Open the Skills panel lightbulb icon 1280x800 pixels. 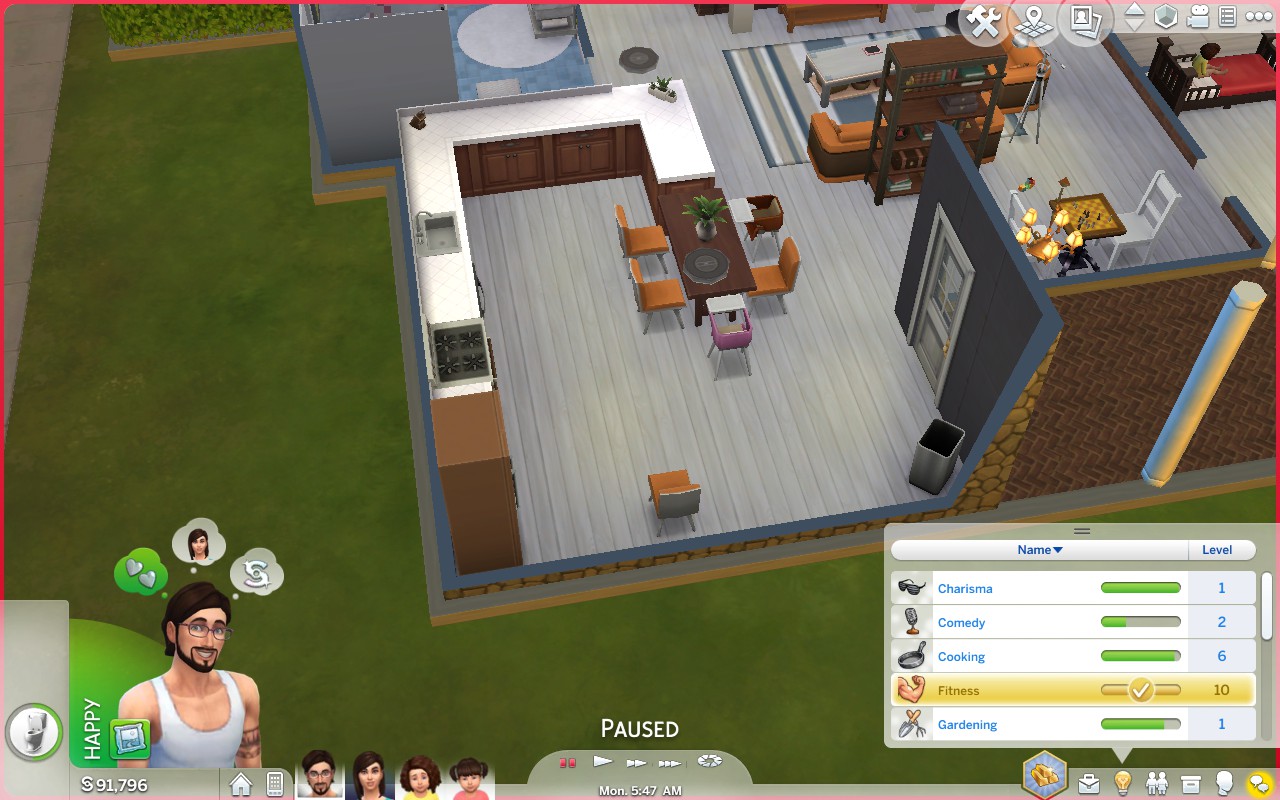click(1120, 781)
